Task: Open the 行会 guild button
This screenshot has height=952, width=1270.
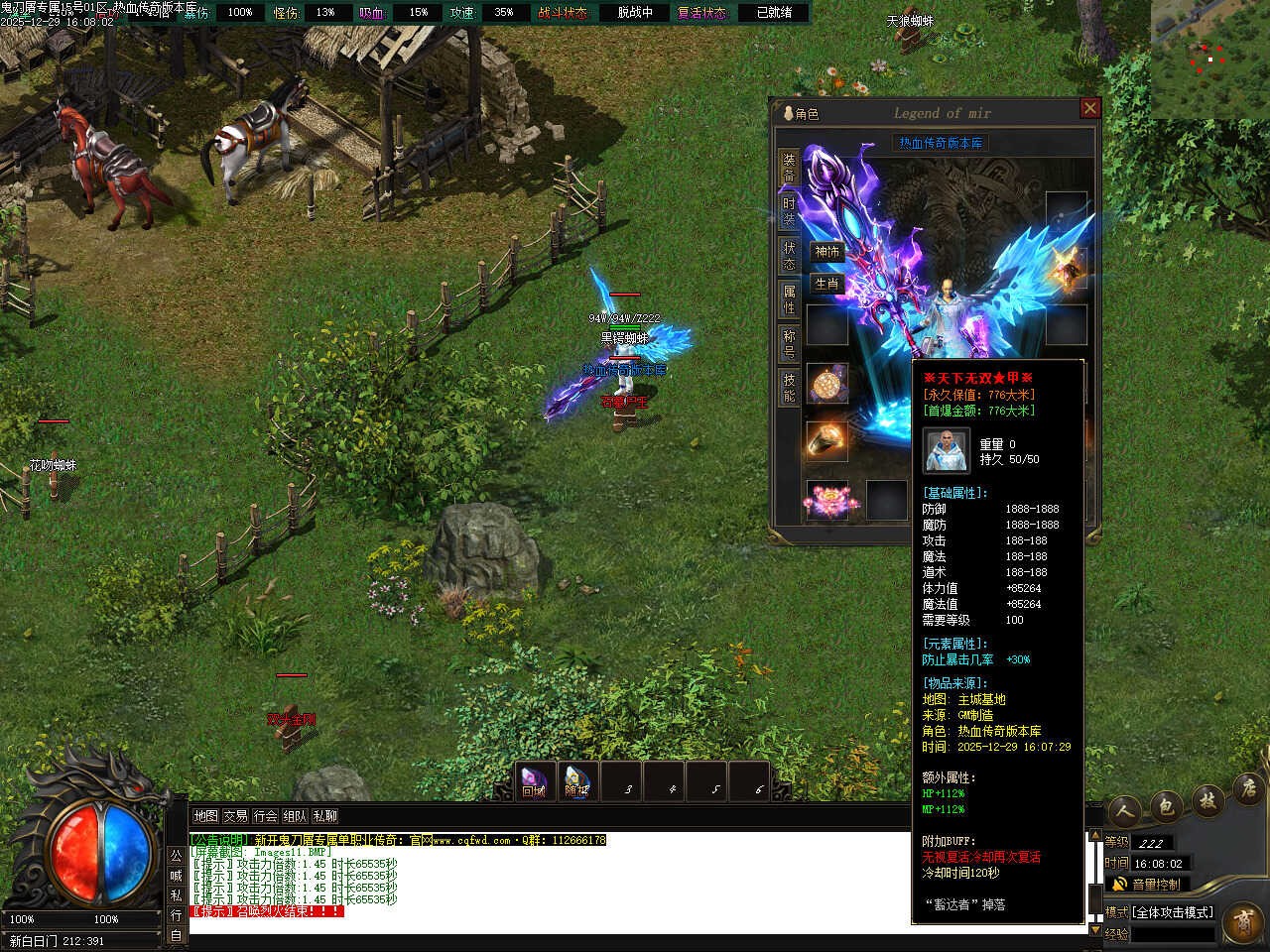Action: tap(266, 816)
